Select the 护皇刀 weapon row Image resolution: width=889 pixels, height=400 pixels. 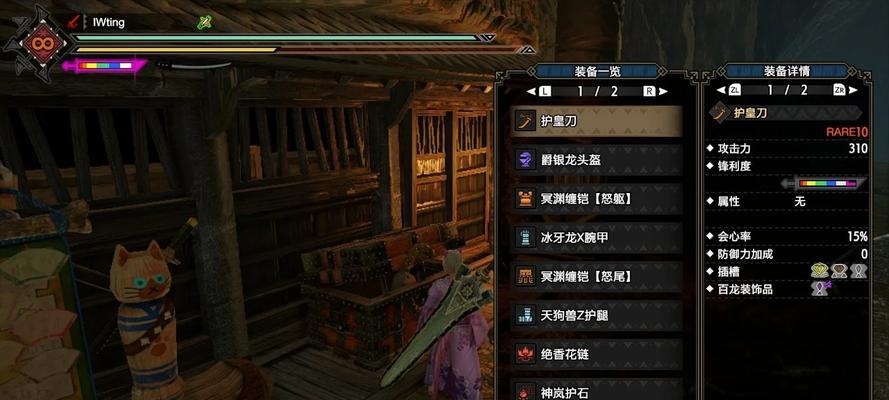coord(597,121)
